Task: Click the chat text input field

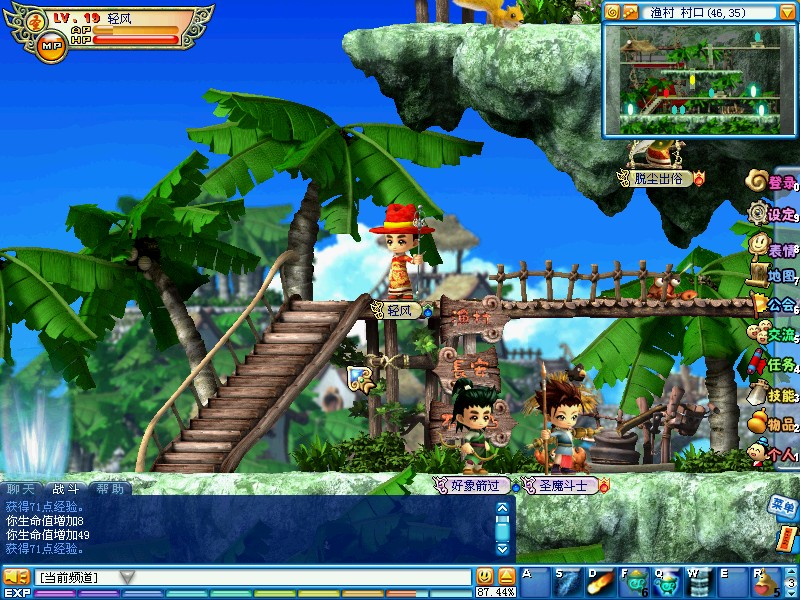Action: click(300, 577)
